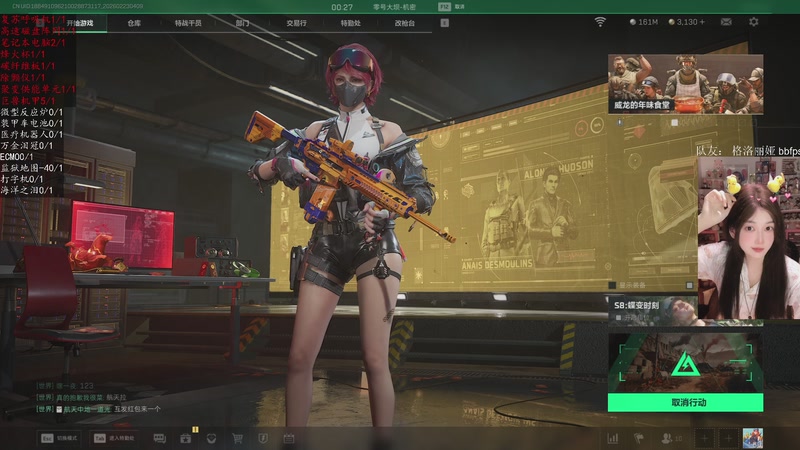Open the 特勤处 tab
The image size is (800, 450).
(x=350, y=22)
